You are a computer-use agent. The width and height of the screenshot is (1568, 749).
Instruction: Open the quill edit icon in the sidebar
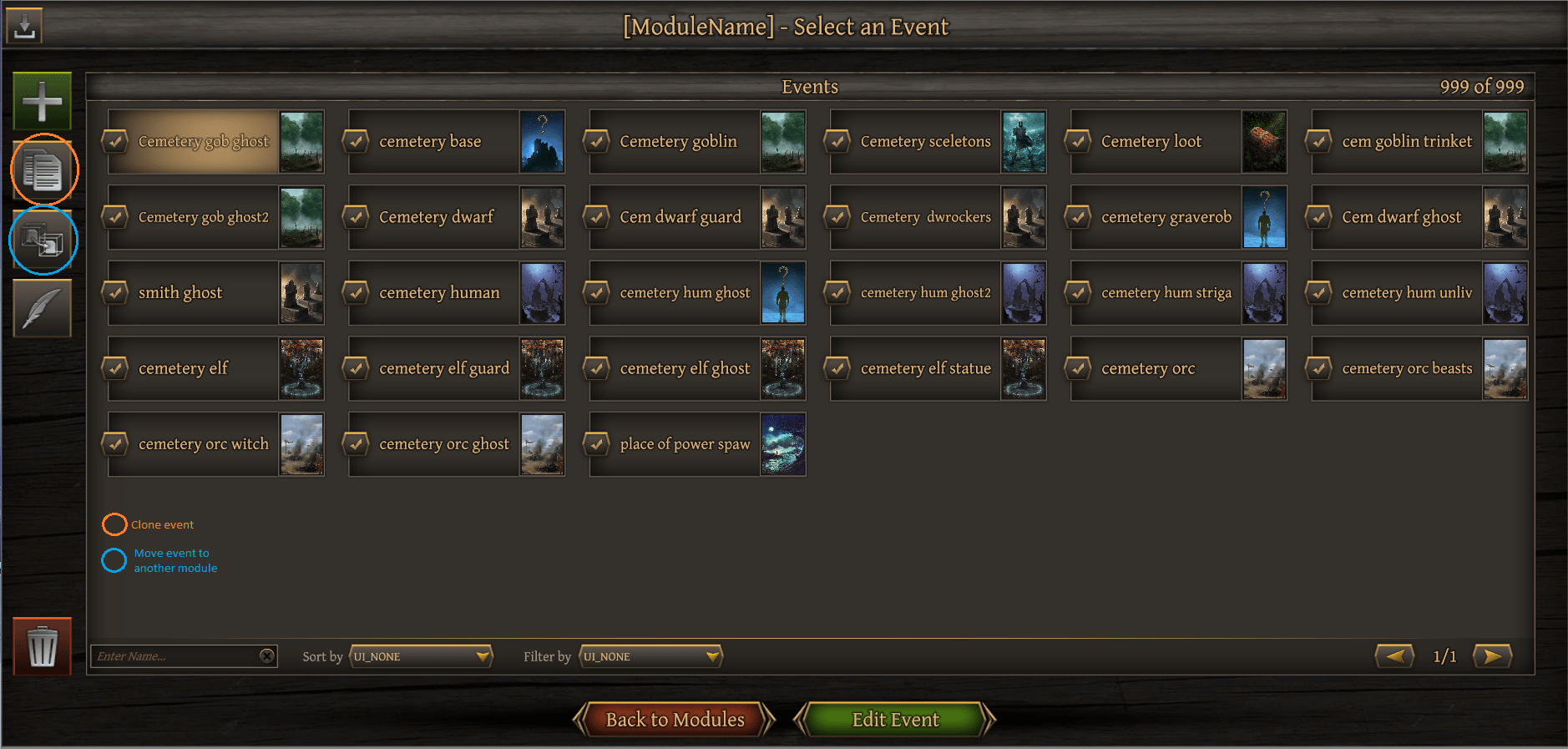click(42, 308)
